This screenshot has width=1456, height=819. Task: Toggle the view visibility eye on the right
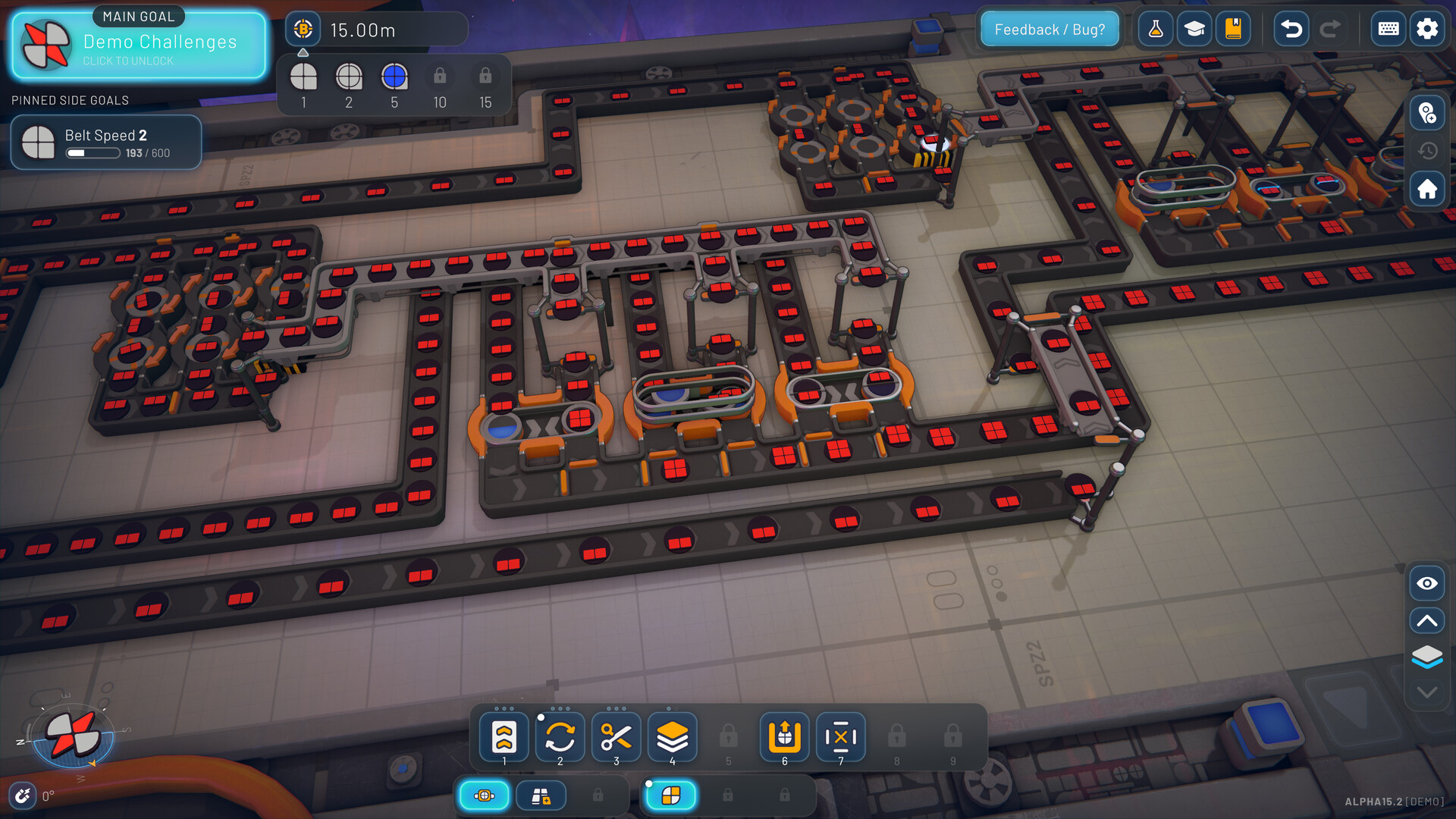[1426, 584]
